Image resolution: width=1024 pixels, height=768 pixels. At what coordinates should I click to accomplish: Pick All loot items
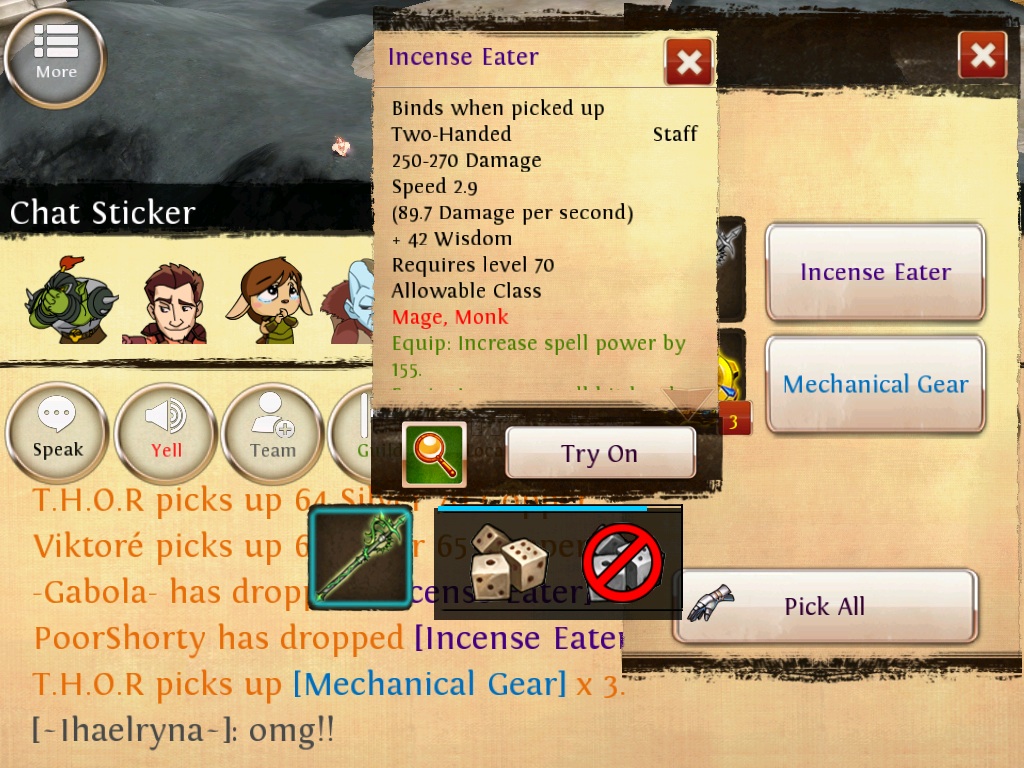[824, 606]
